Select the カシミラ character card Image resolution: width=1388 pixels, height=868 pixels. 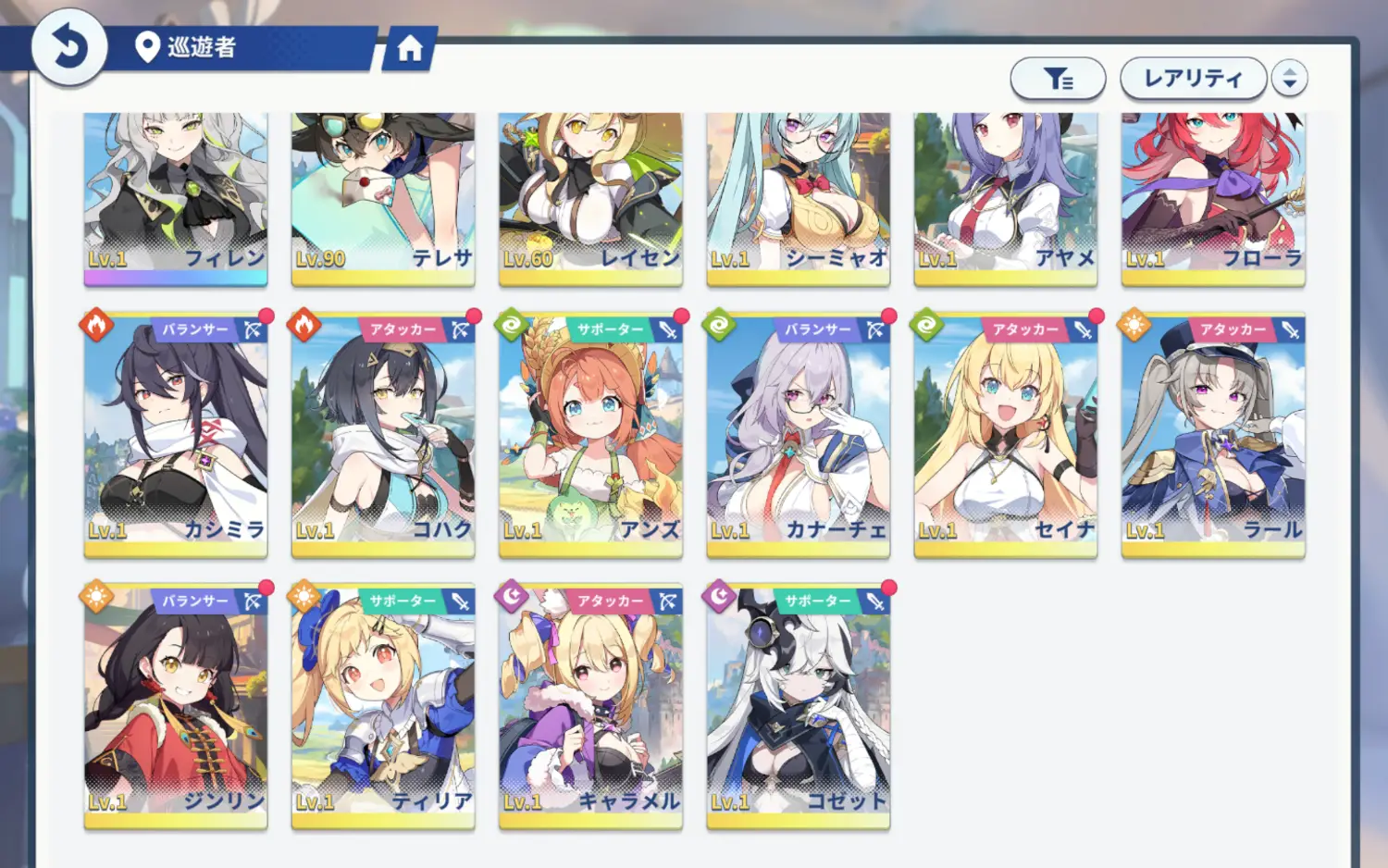coord(176,435)
